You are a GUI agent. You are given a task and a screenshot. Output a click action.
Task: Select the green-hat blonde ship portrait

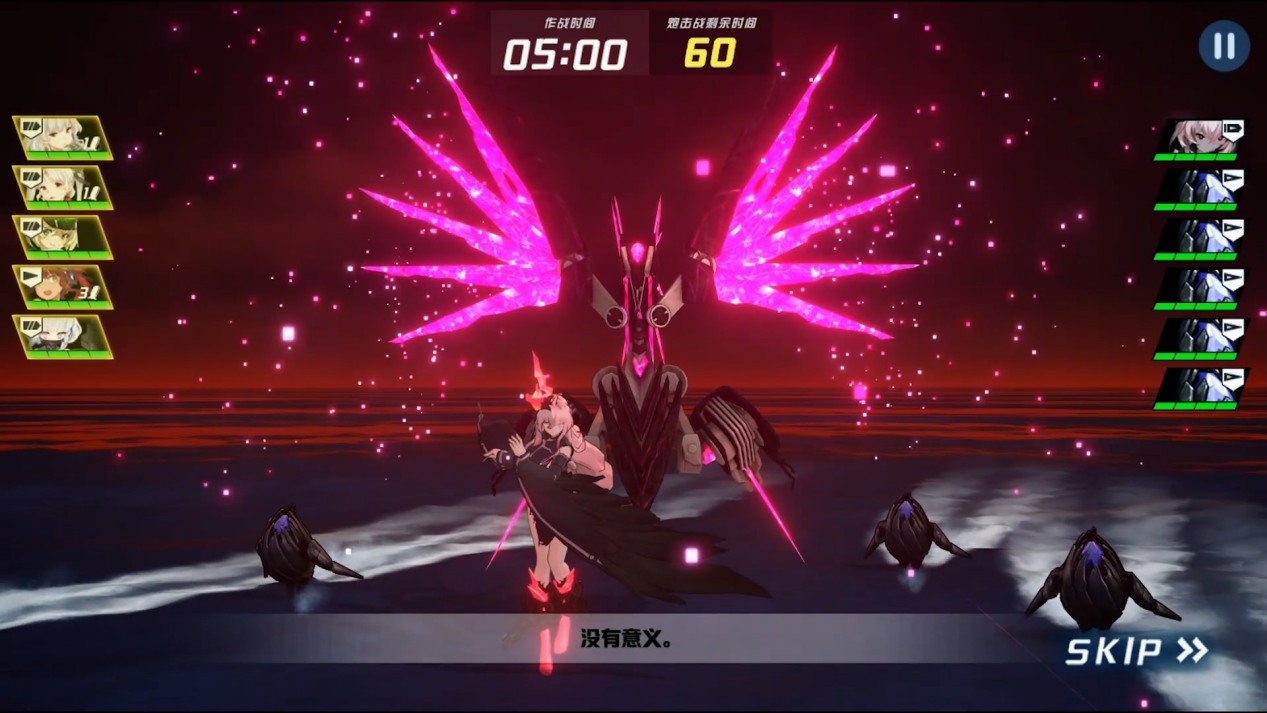click(63, 237)
